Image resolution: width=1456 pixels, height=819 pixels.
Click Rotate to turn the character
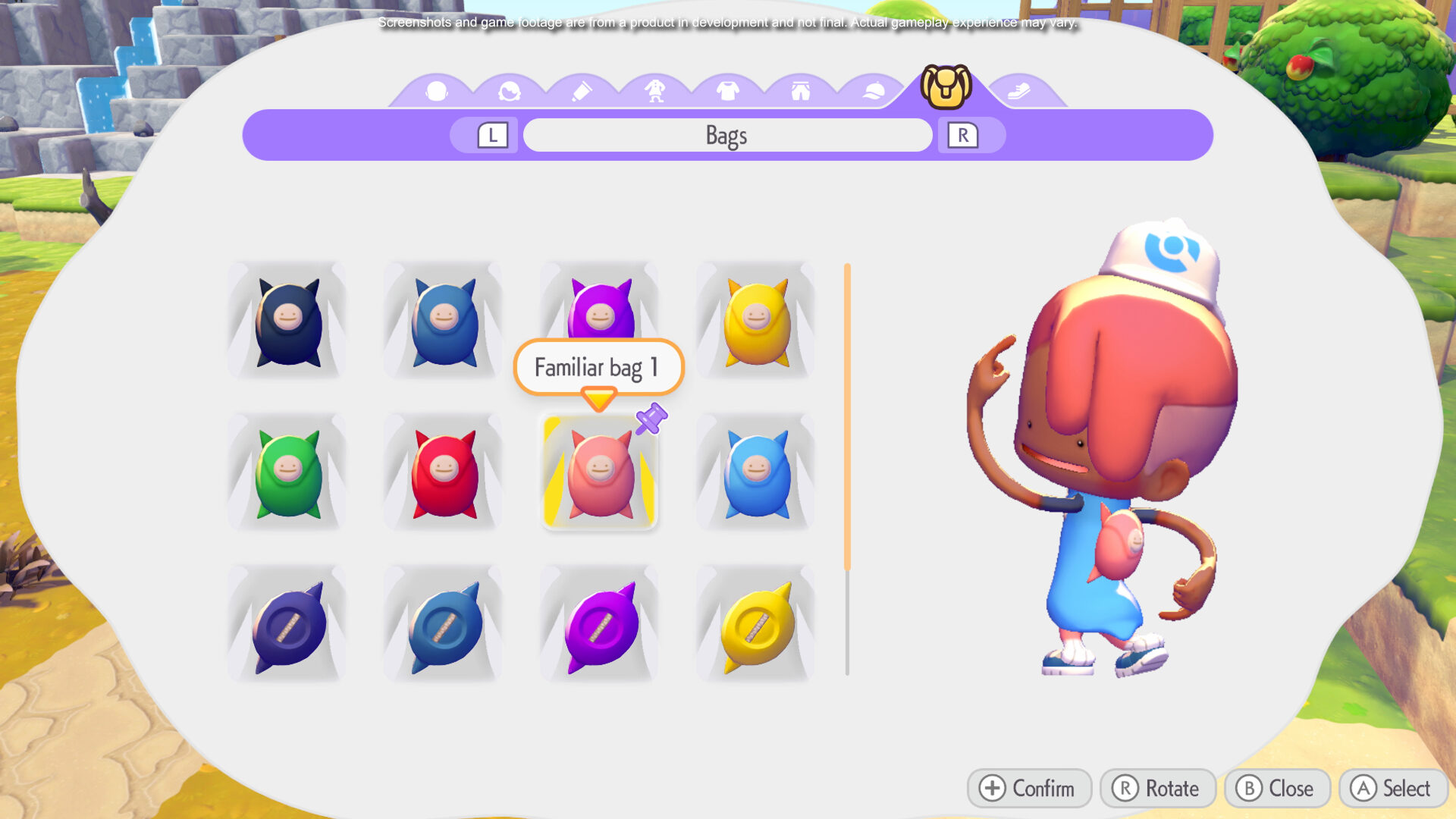1156,788
